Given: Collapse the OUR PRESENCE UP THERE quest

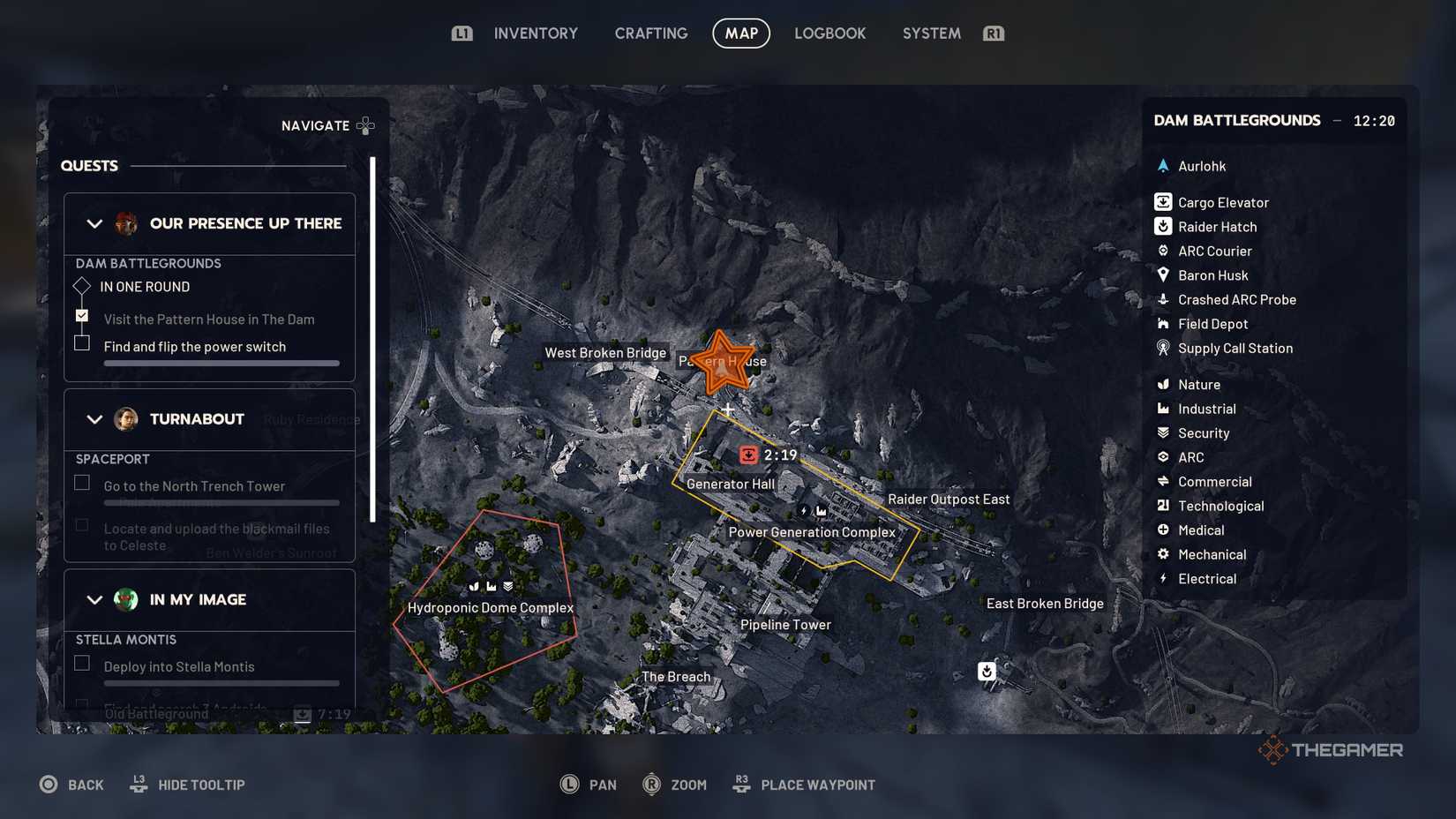Looking at the screenshot, I should [94, 223].
